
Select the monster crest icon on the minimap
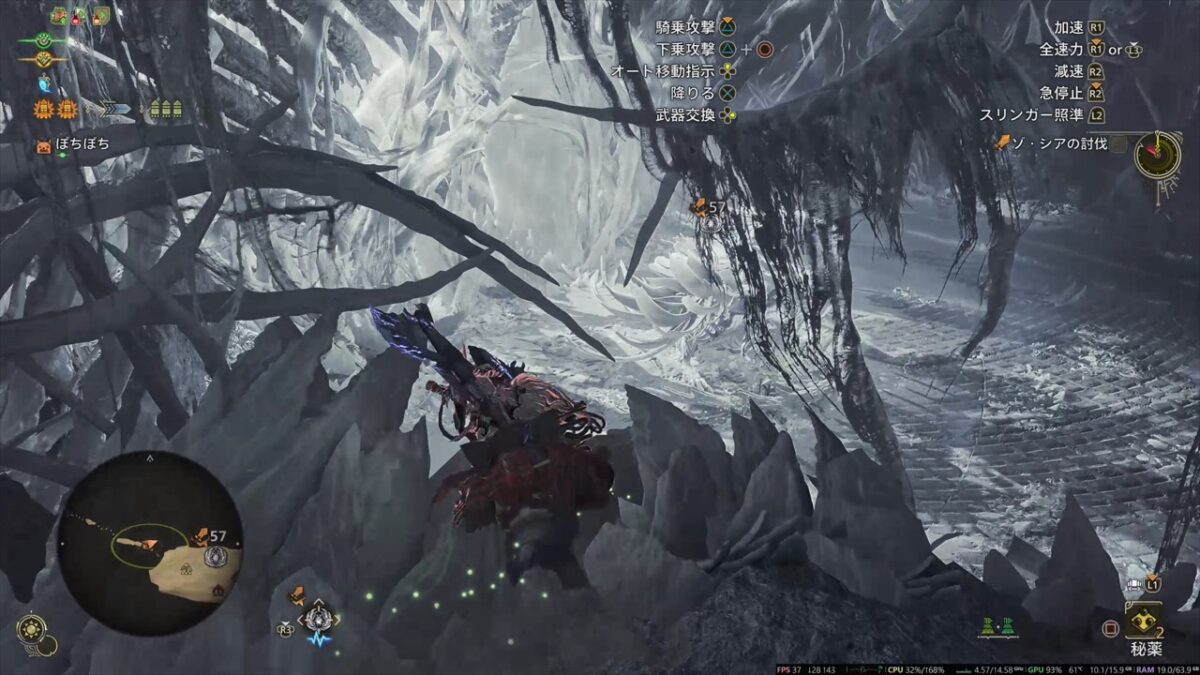tap(216, 557)
